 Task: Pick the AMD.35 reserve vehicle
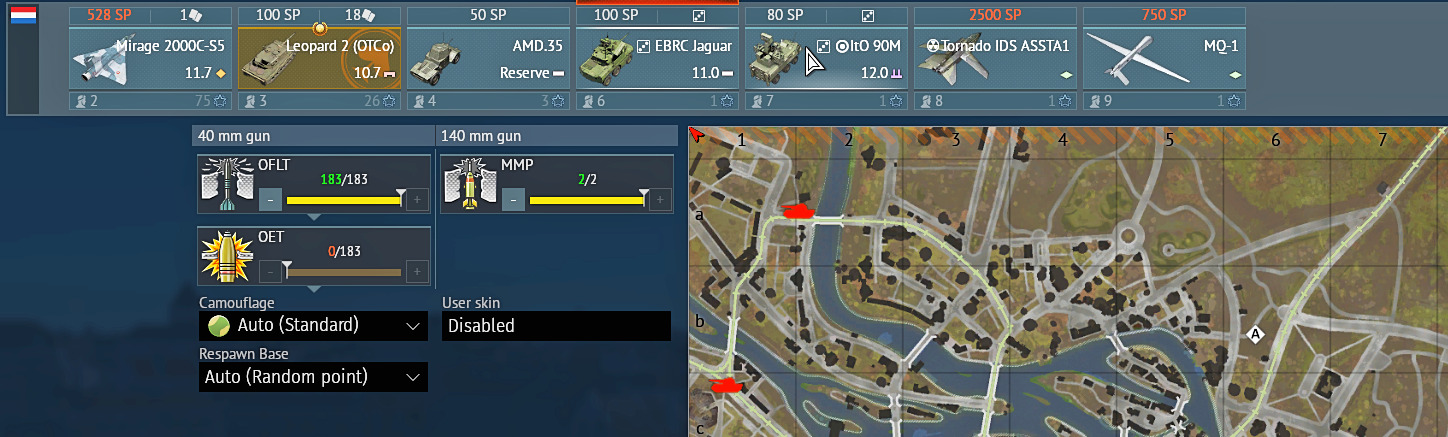point(487,58)
